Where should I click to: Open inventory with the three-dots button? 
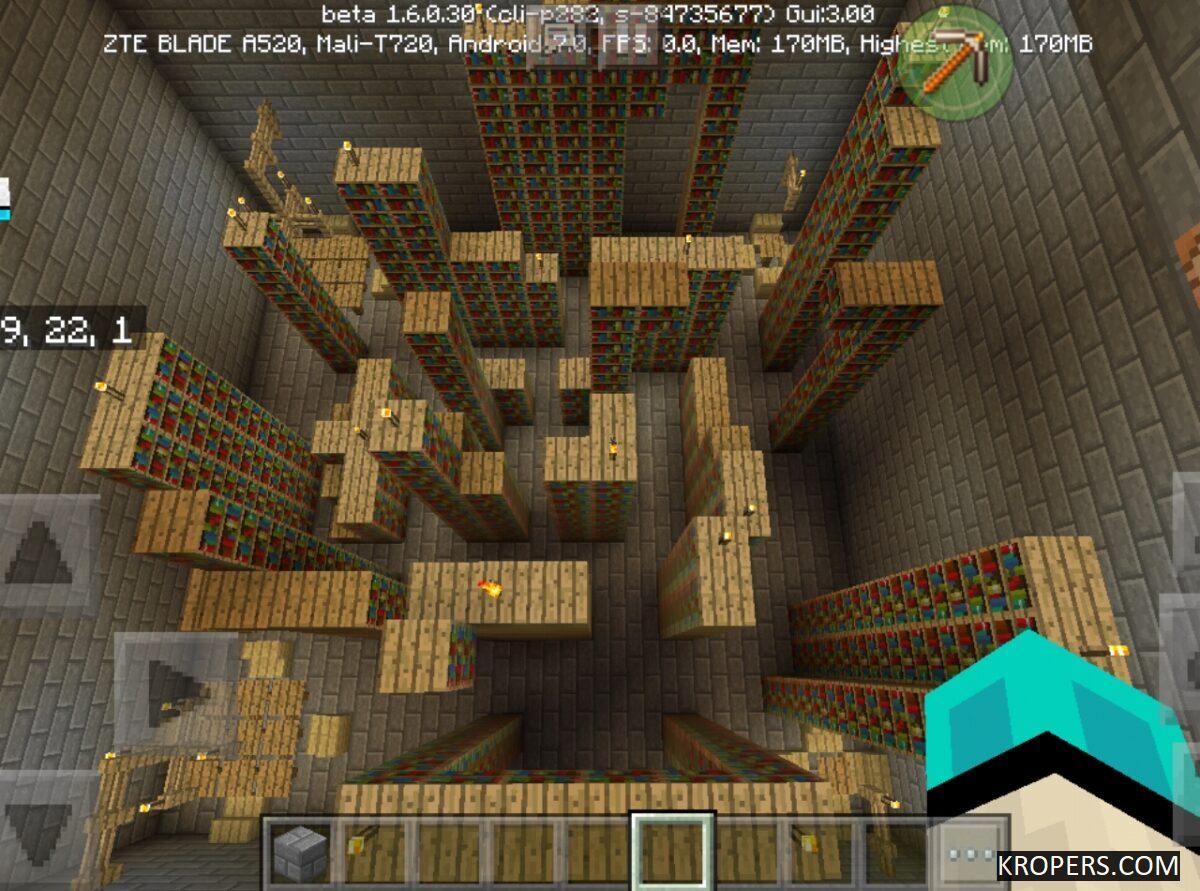pyautogui.click(x=968, y=853)
